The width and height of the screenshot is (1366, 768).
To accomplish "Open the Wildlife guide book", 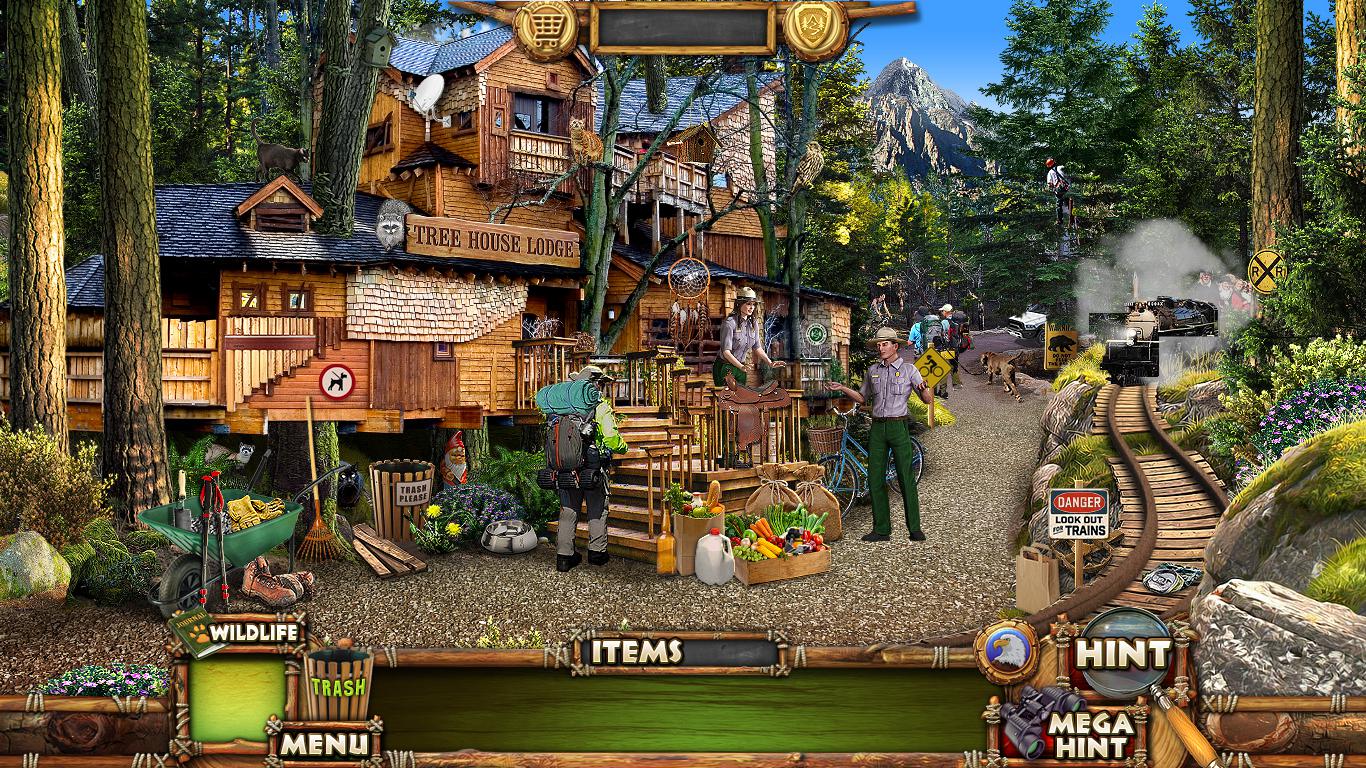I will (196, 633).
